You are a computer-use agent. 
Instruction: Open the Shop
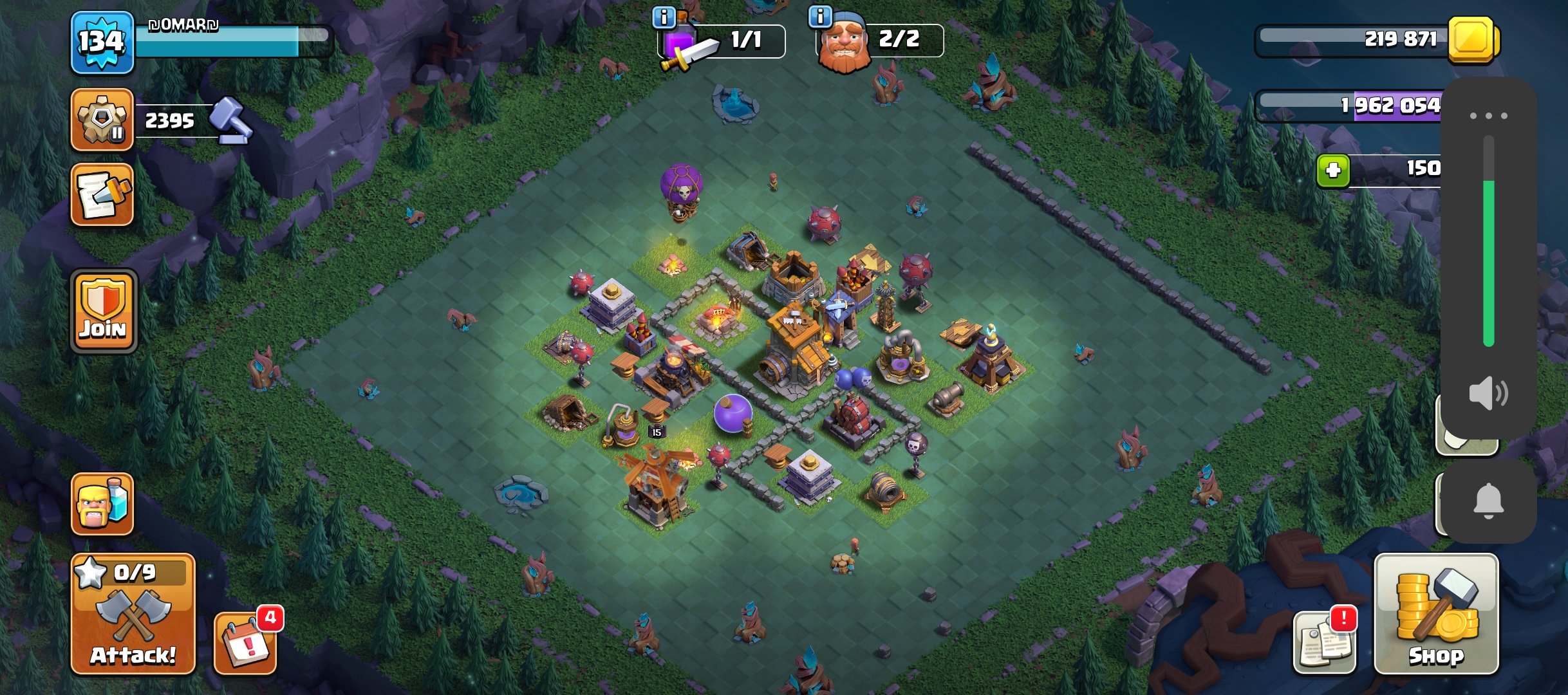click(1436, 613)
